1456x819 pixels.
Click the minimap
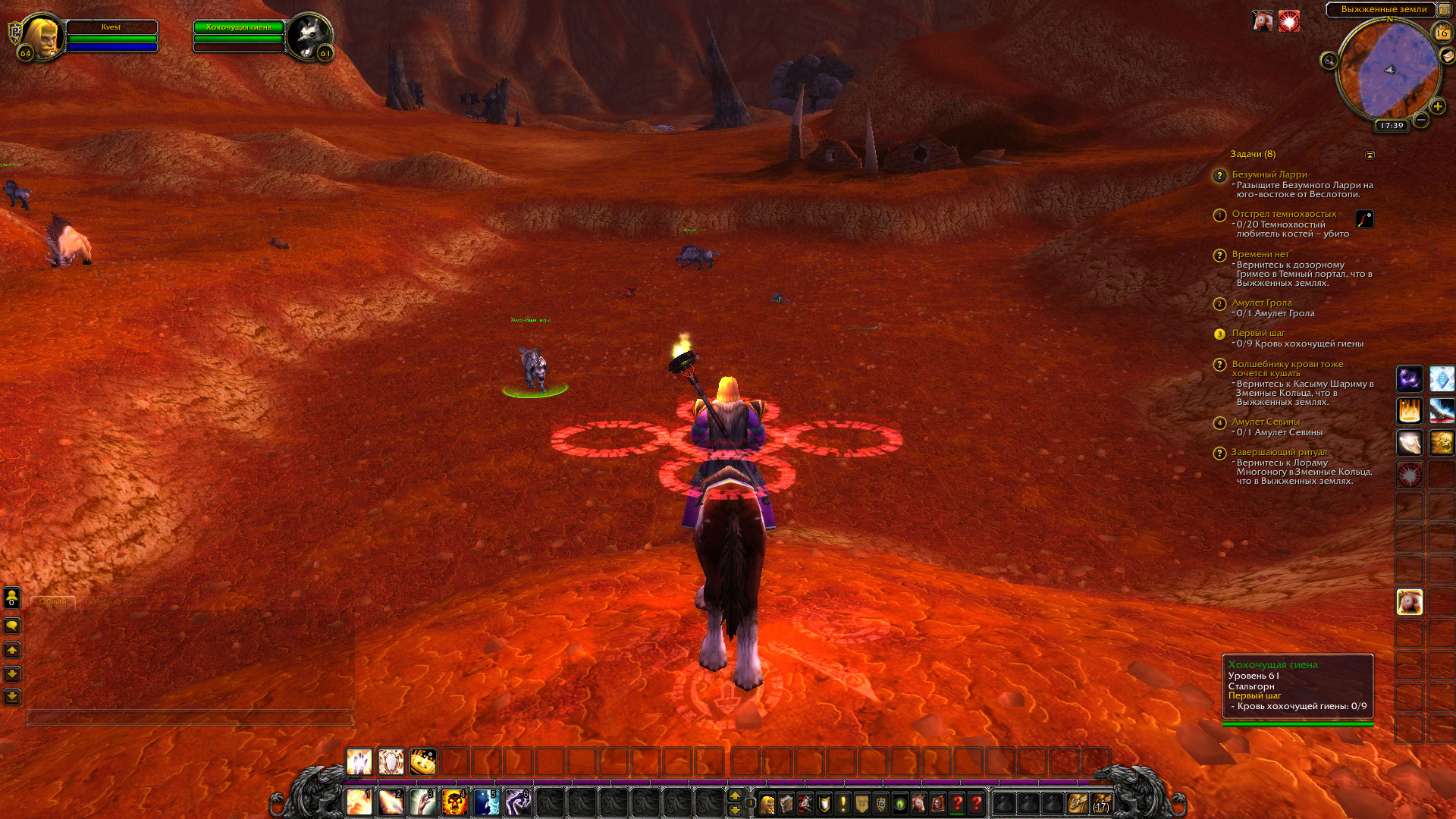coord(1388,71)
